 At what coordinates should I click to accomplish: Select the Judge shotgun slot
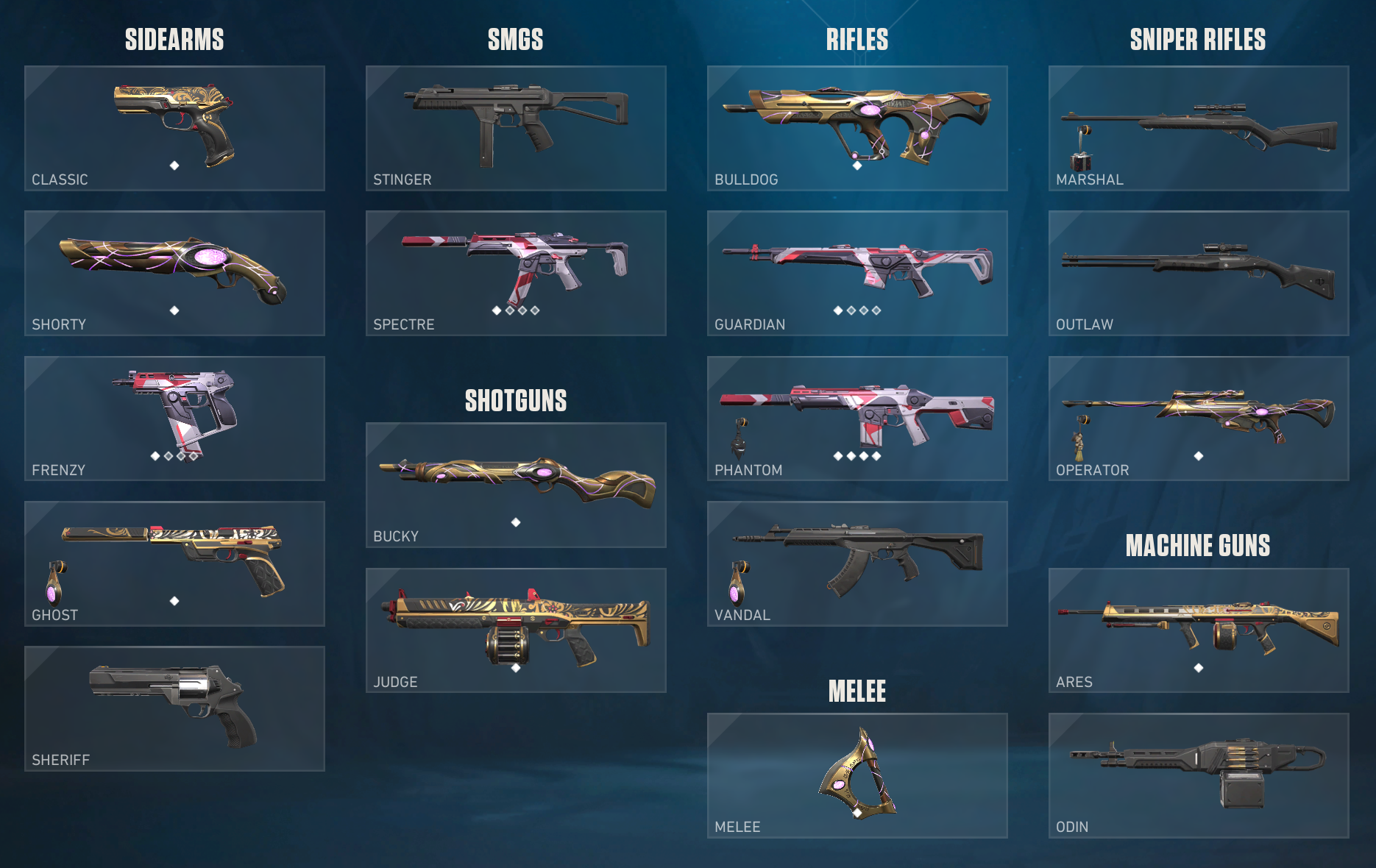(x=516, y=630)
